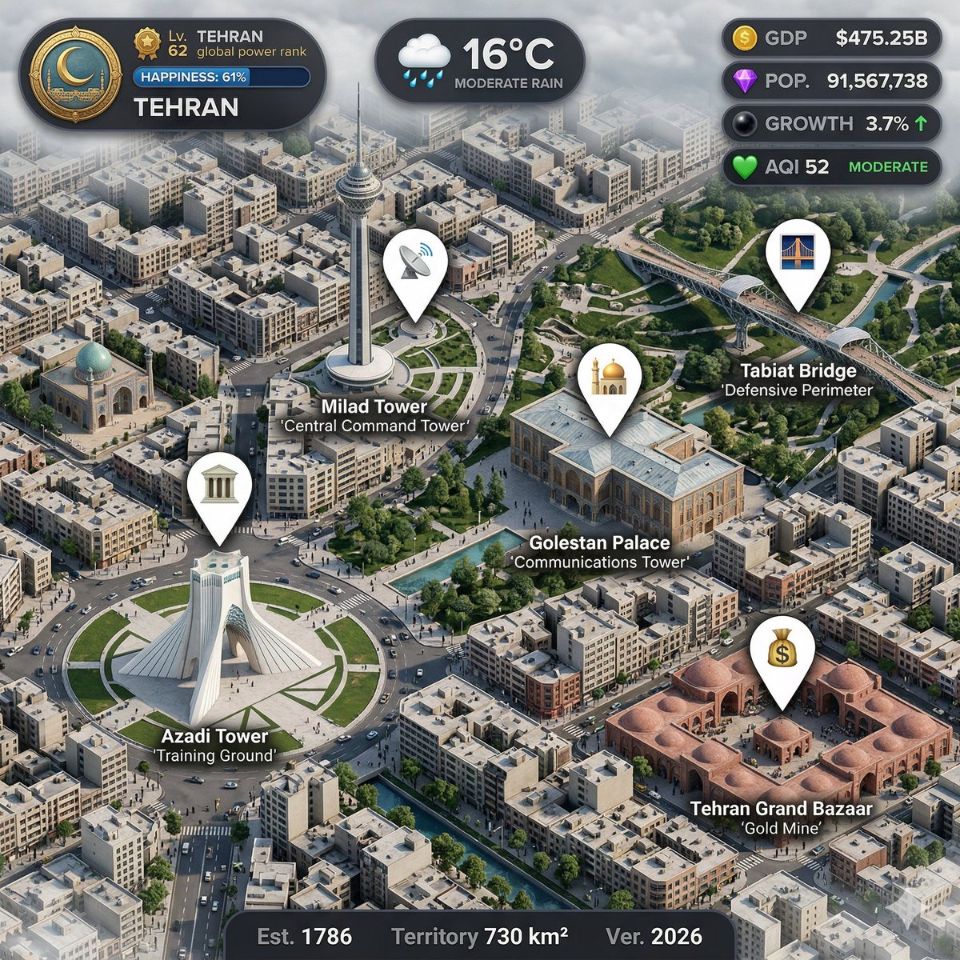Viewport: 960px width, 960px height.
Task: Select the Azadi Tower Training Ground pin
Action: (218, 489)
